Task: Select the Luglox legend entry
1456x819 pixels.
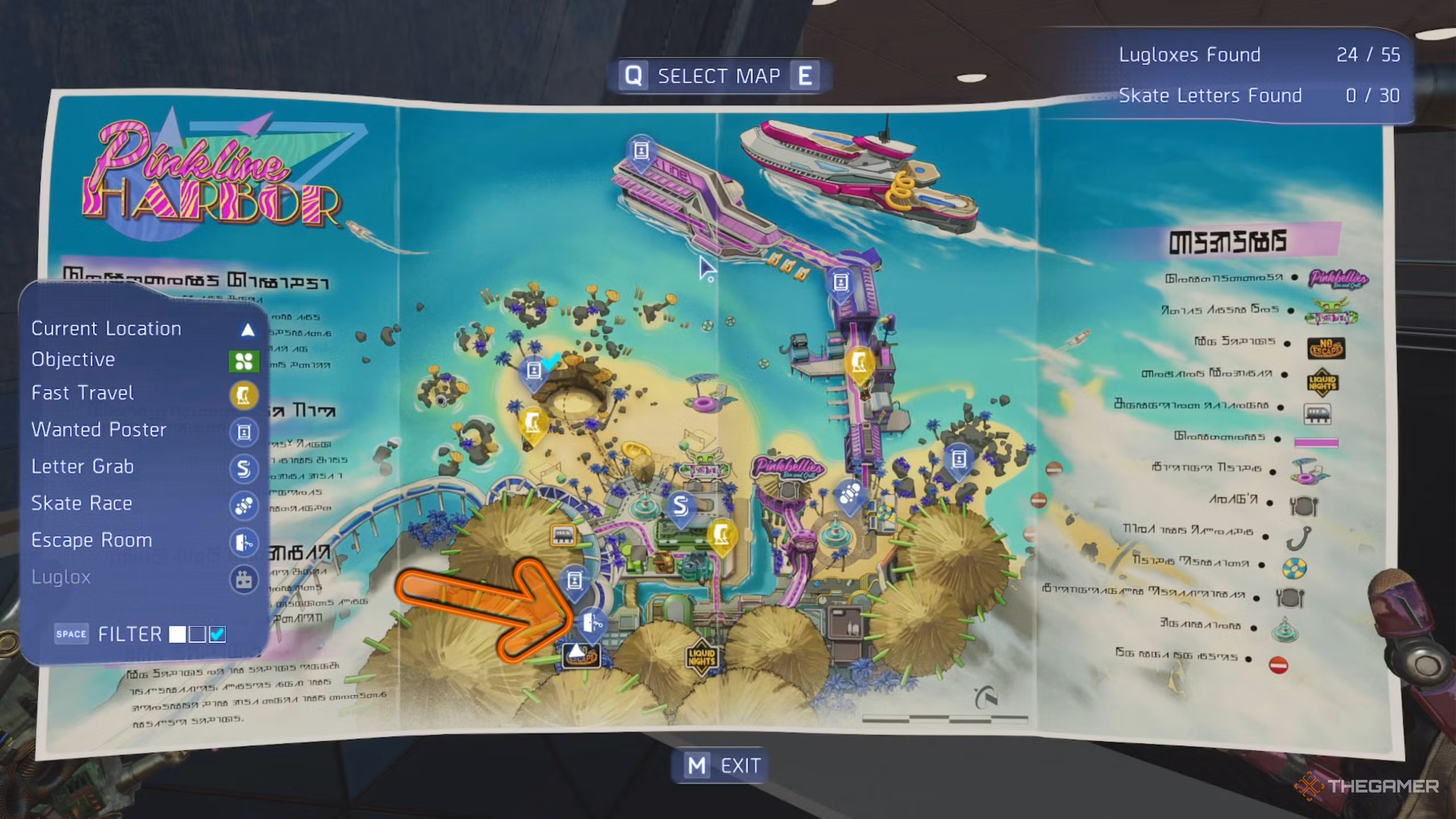Action: tap(61, 577)
